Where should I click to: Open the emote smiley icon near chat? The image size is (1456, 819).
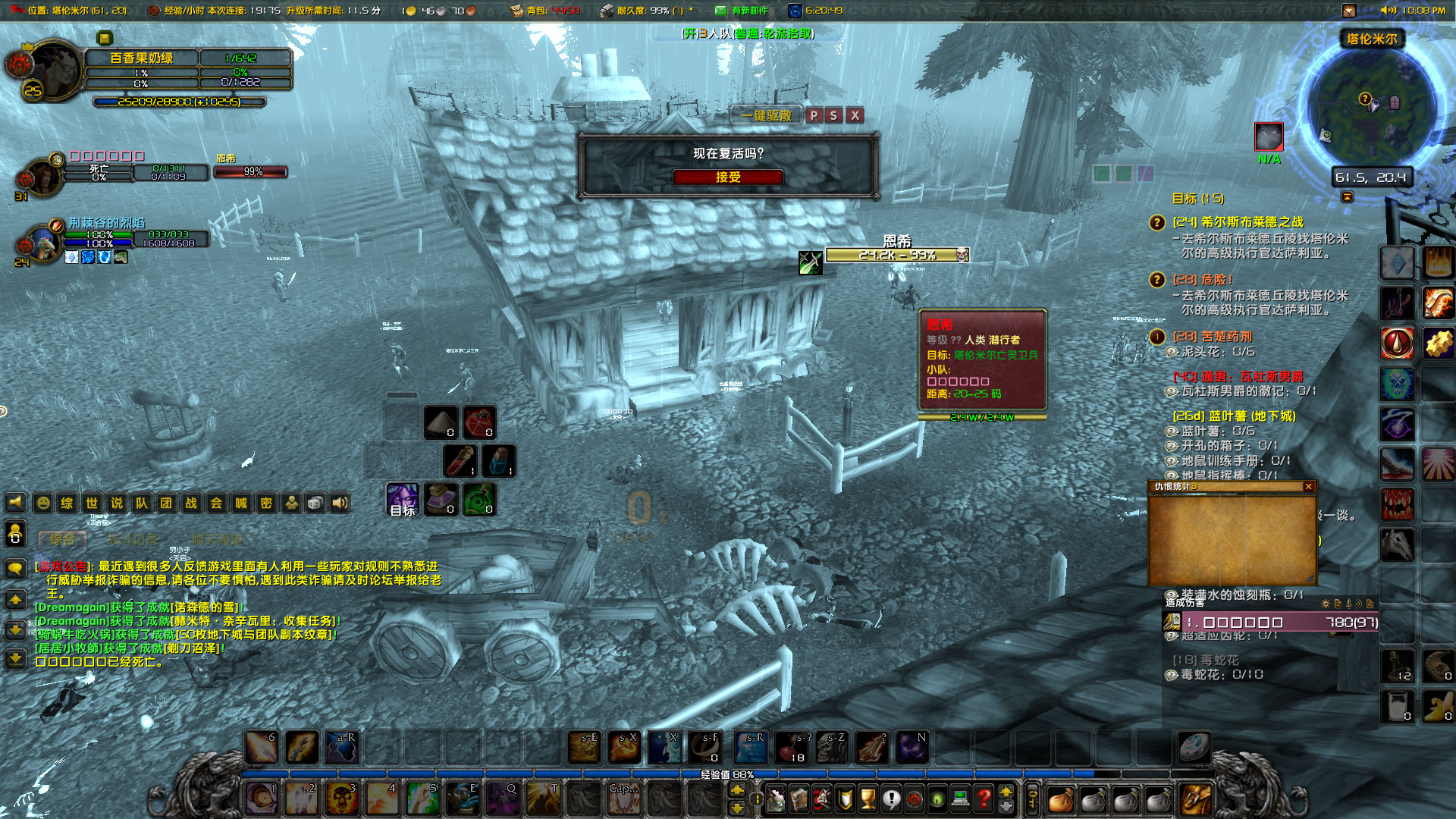(x=44, y=503)
